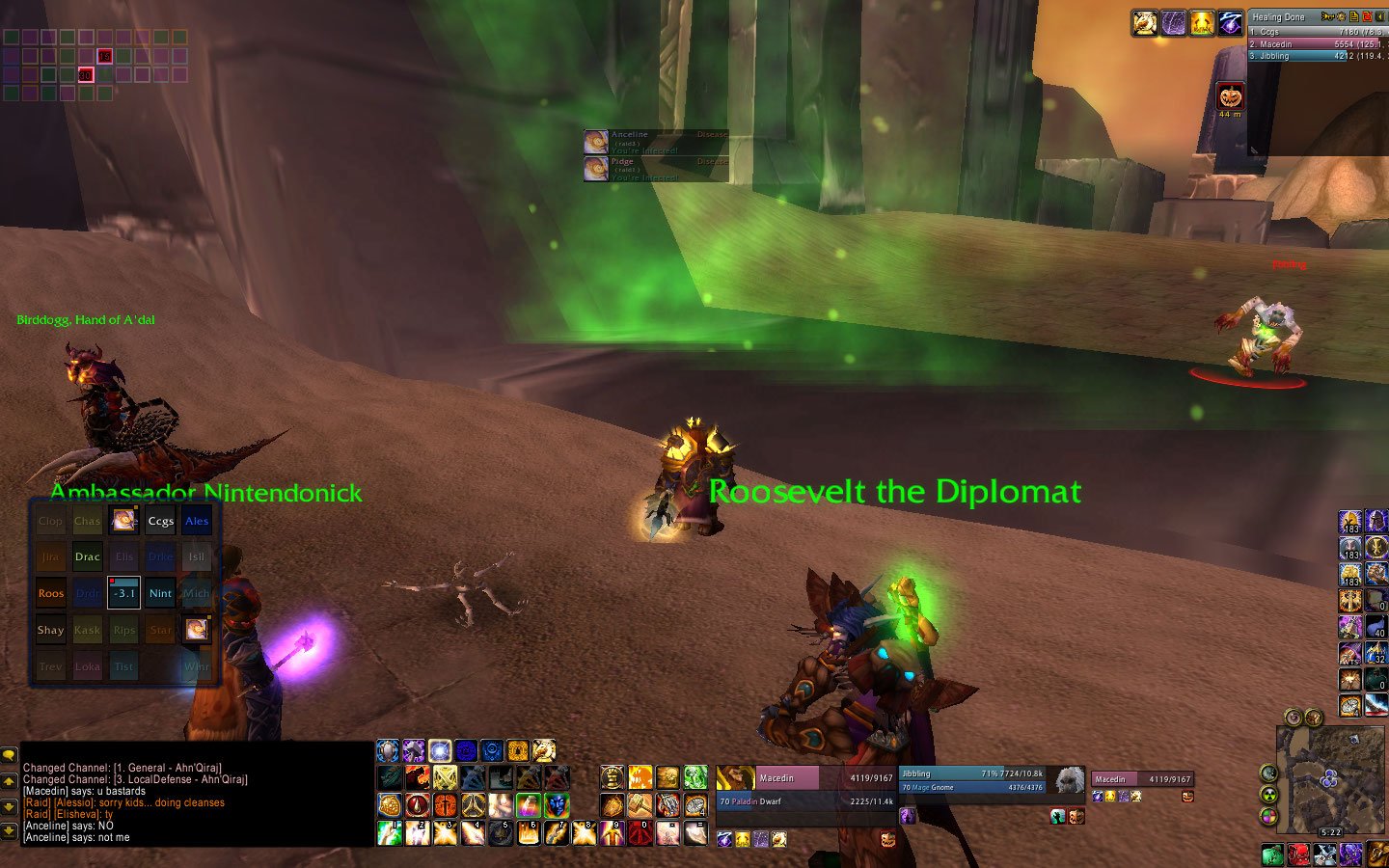Click the Jibbling target frame

click(974, 780)
